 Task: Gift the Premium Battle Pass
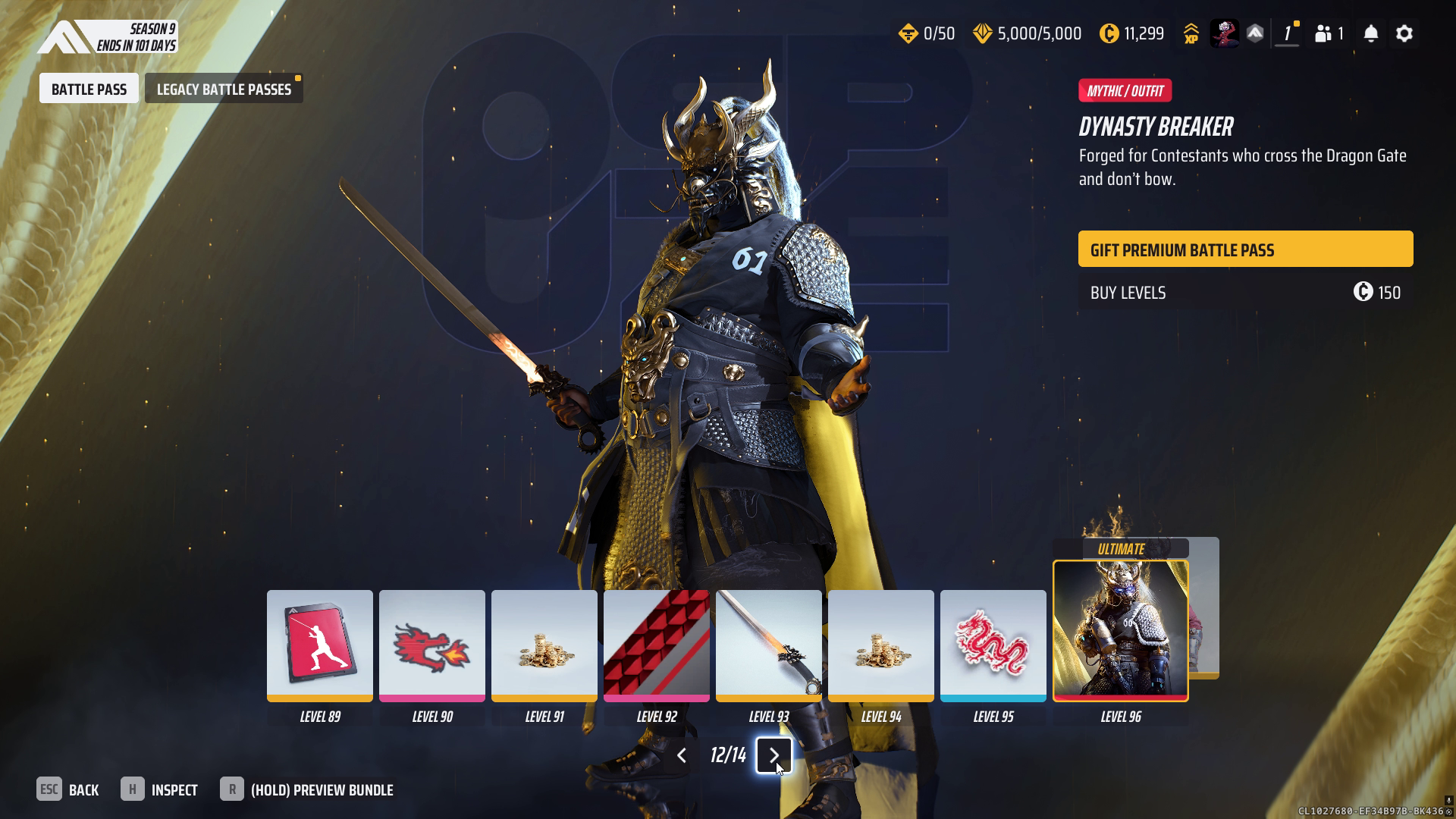(x=1245, y=249)
